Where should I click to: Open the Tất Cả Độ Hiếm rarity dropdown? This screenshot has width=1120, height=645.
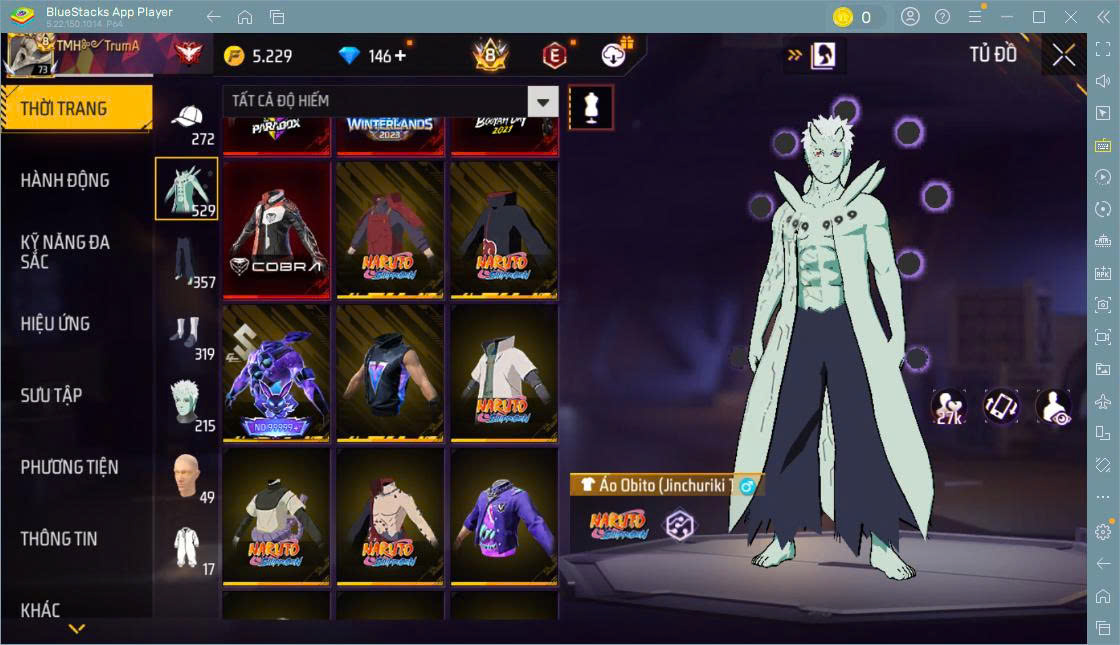click(x=390, y=101)
